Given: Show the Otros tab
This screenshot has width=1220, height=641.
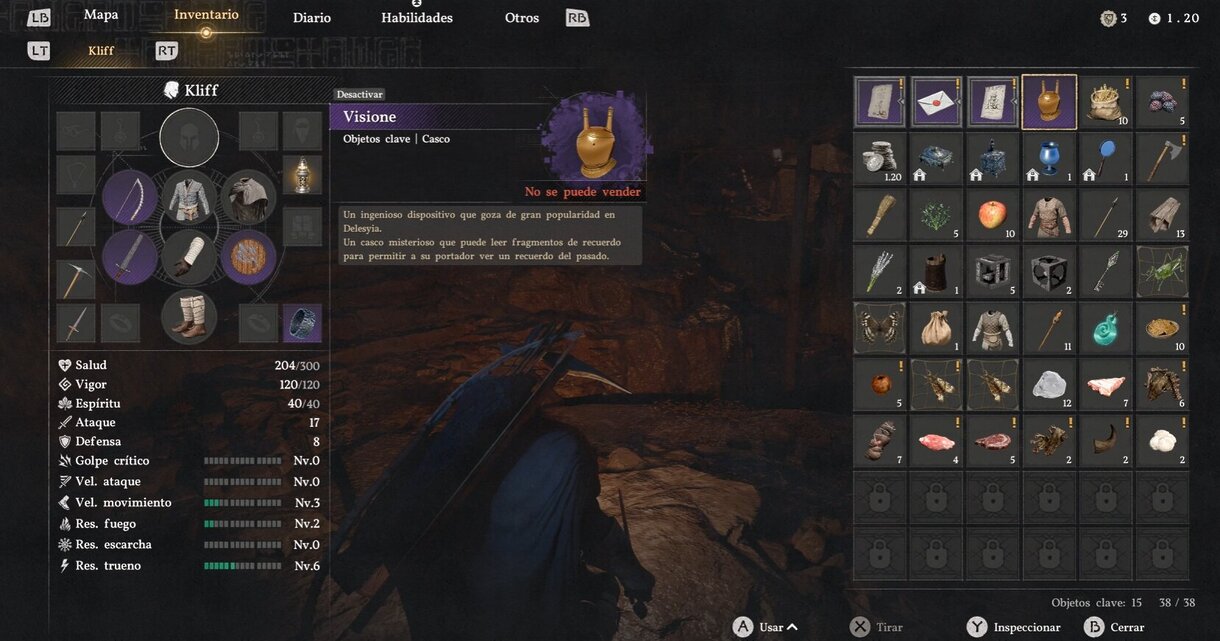Looking at the screenshot, I should [522, 18].
